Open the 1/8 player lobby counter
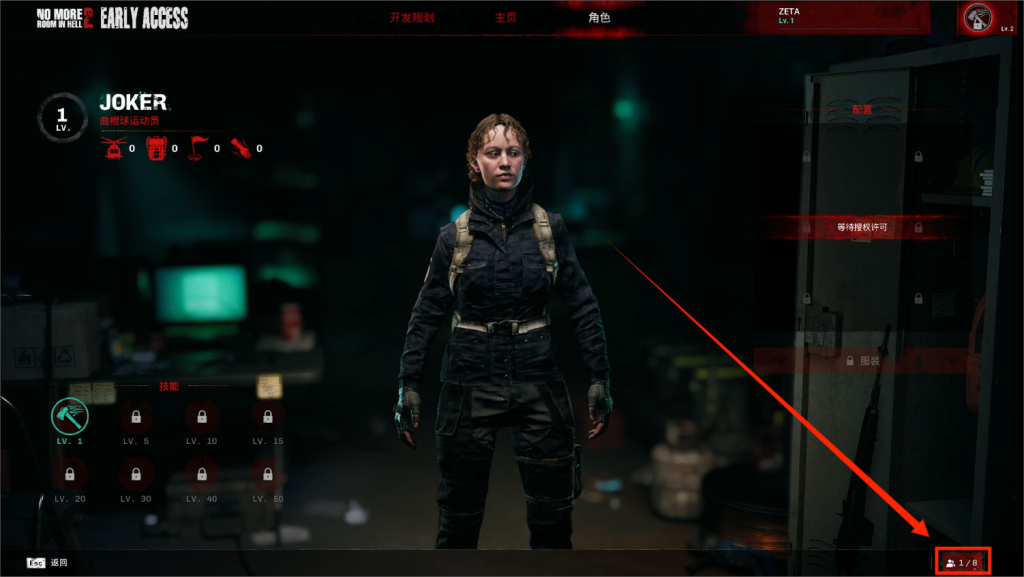1024x577 pixels. click(962, 563)
